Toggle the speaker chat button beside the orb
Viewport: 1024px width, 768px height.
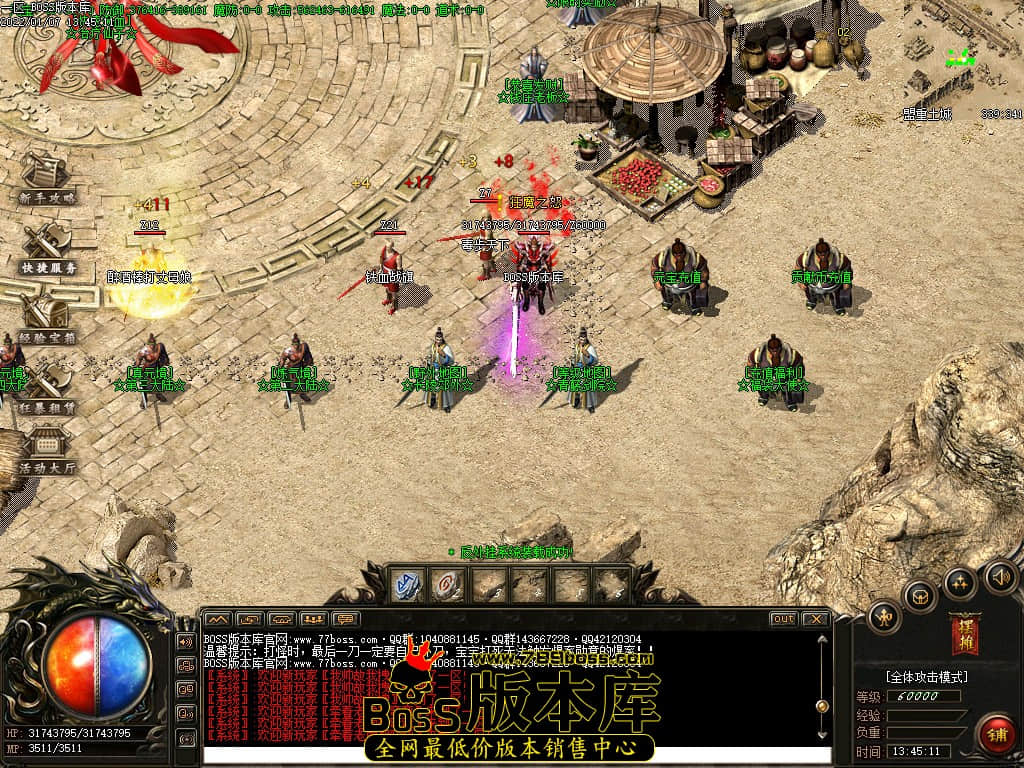tap(186, 641)
